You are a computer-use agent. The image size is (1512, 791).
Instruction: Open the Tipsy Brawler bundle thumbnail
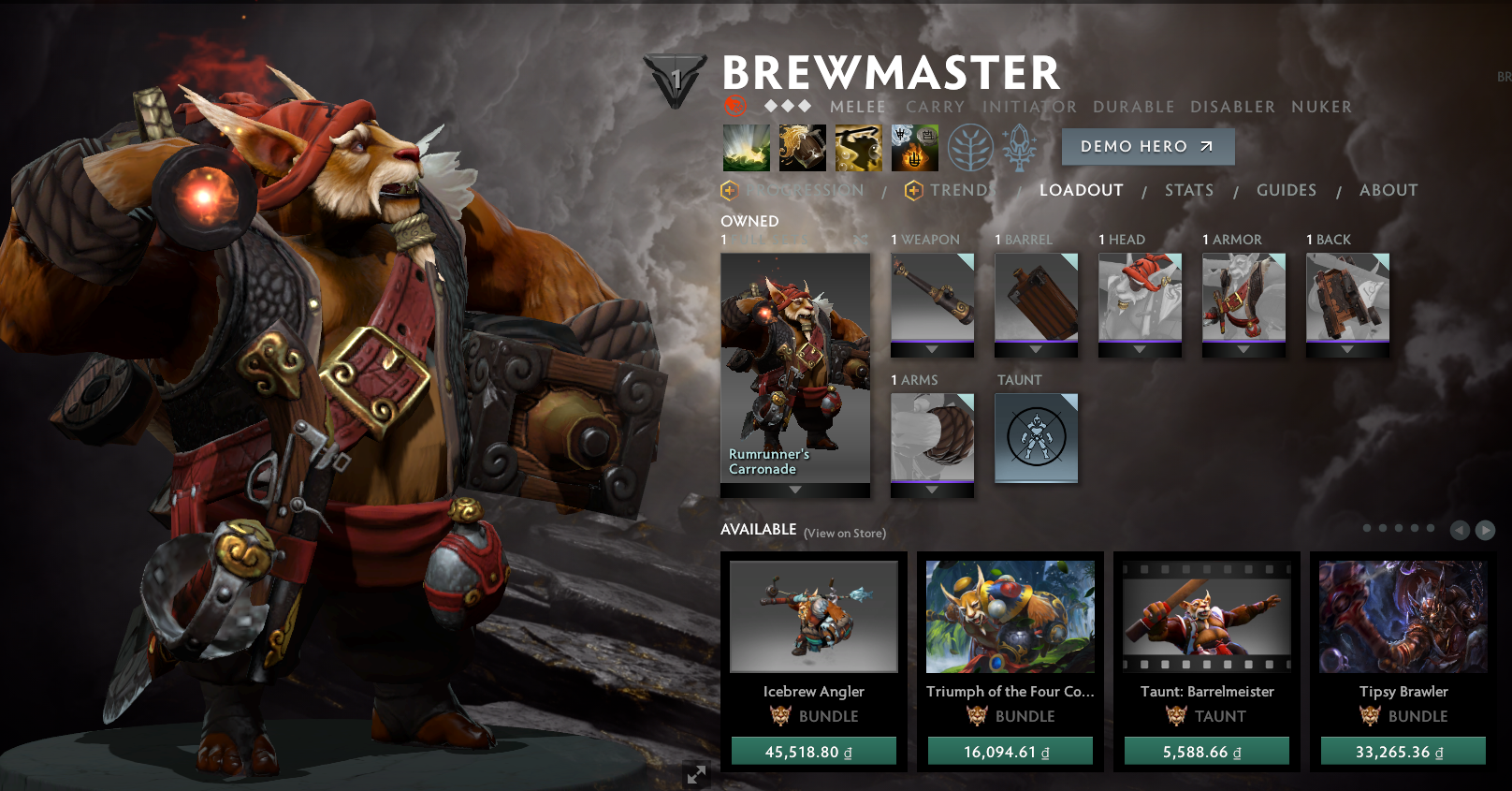coord(1402,616)
